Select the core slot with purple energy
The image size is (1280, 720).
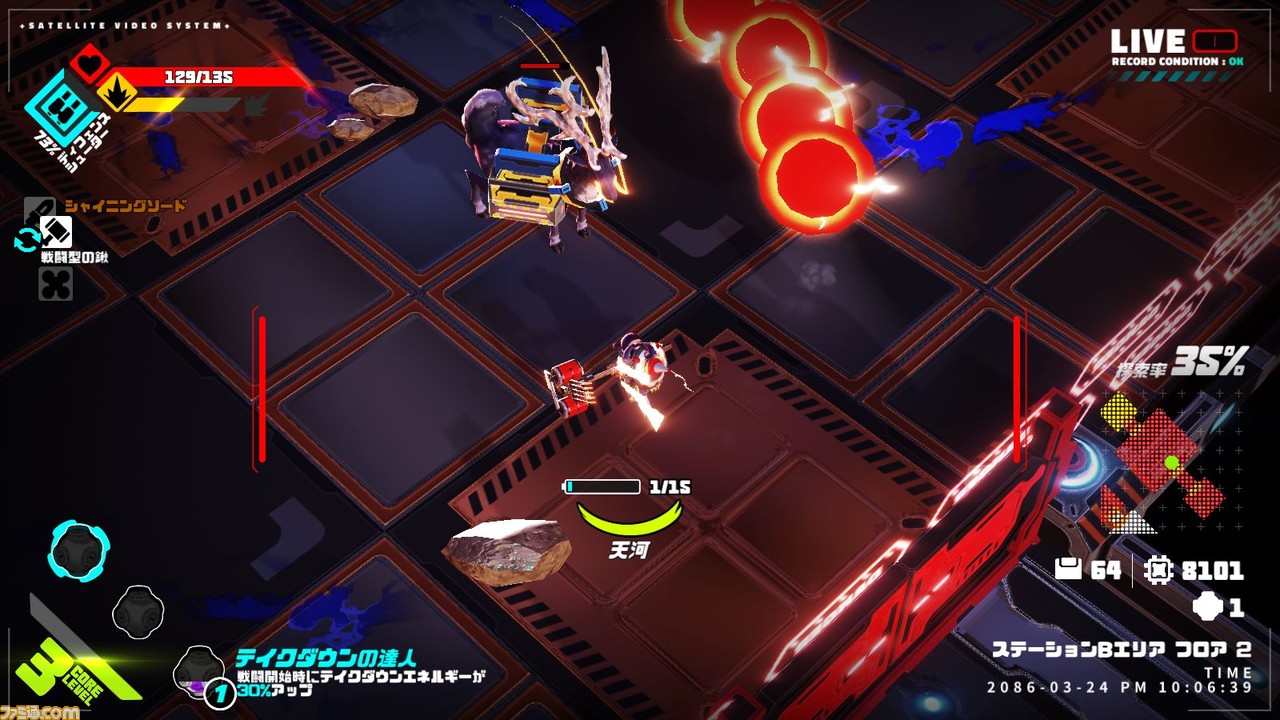pos(198,670)
